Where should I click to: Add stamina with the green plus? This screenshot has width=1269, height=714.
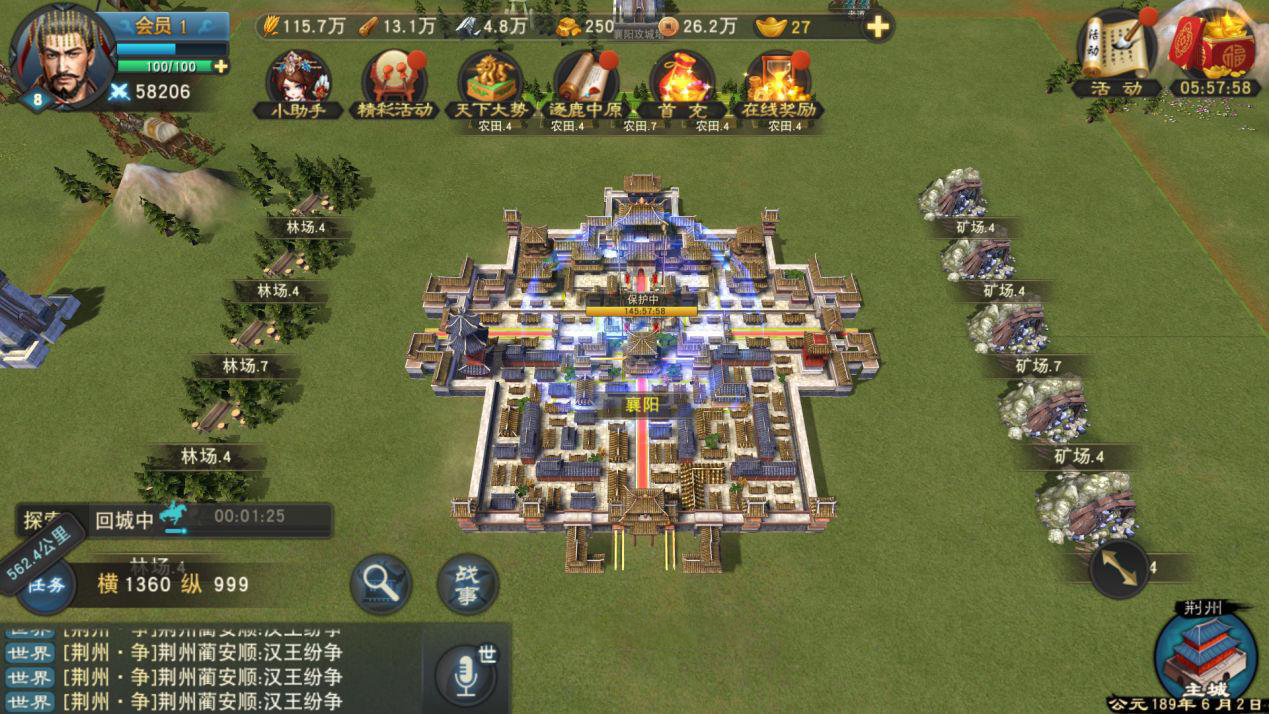(x=220, y=67)
